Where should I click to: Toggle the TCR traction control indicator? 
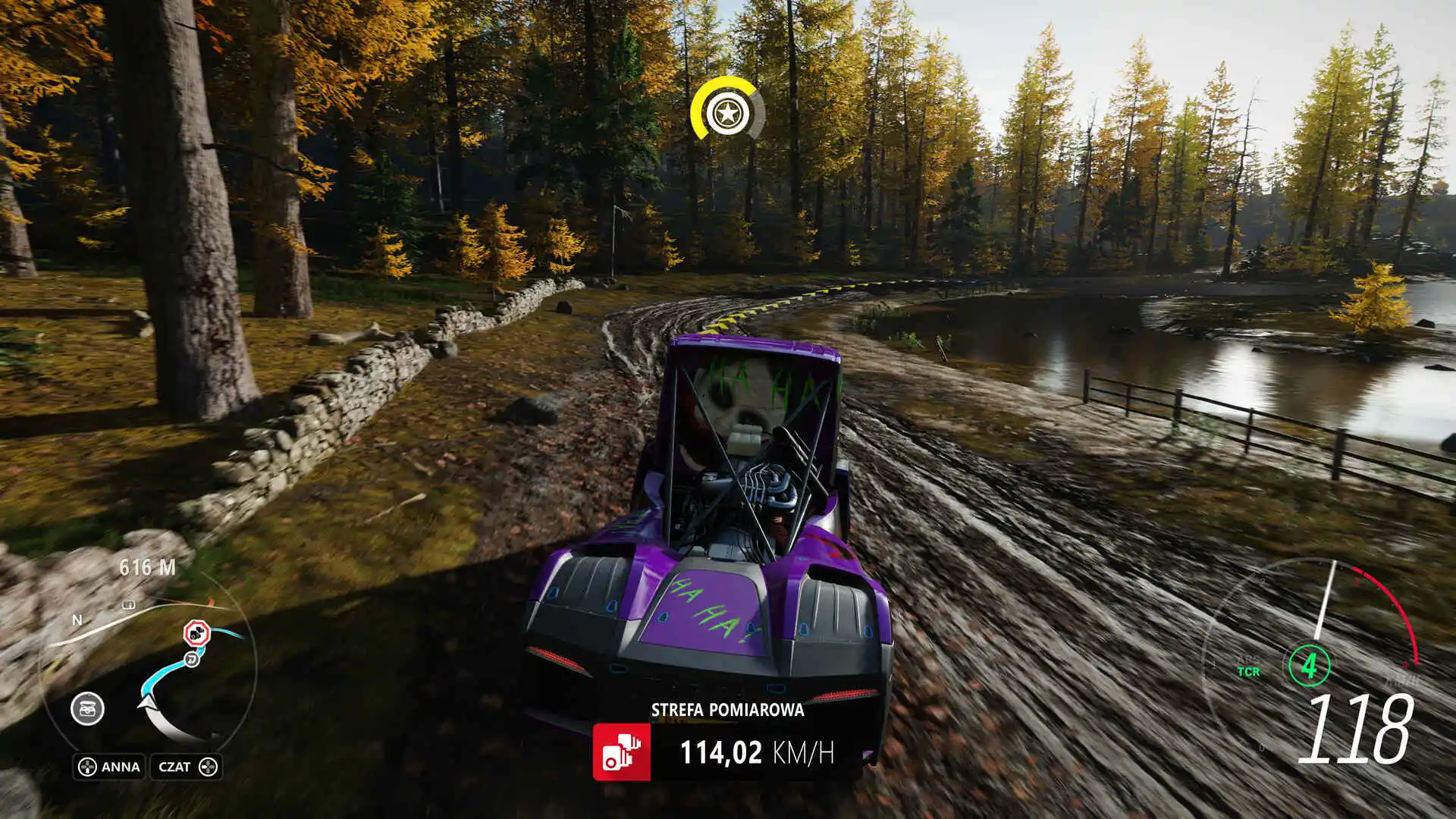(1249, 671)
